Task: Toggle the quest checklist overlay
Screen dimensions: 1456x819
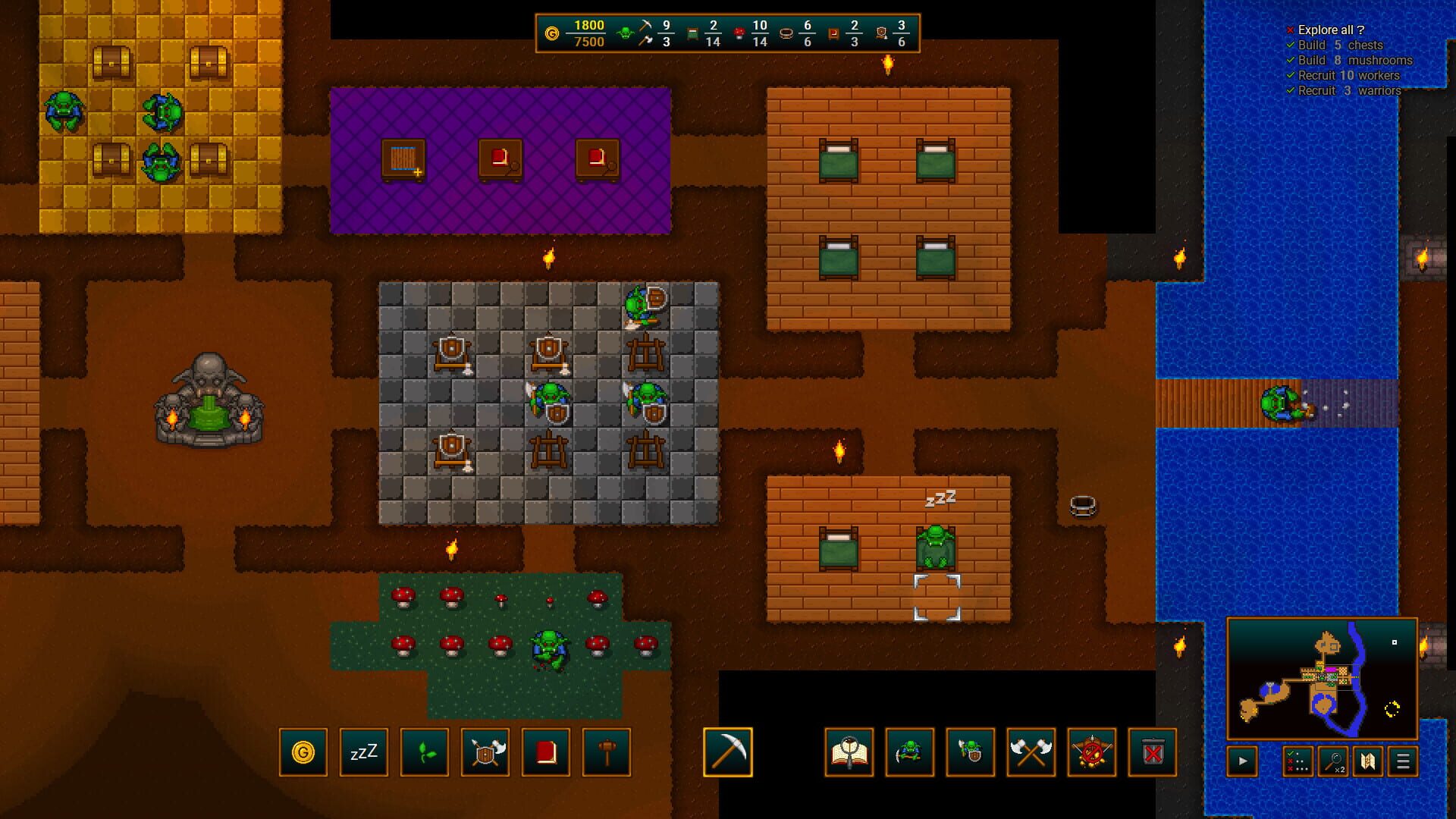Action: tap(1298, 761)
